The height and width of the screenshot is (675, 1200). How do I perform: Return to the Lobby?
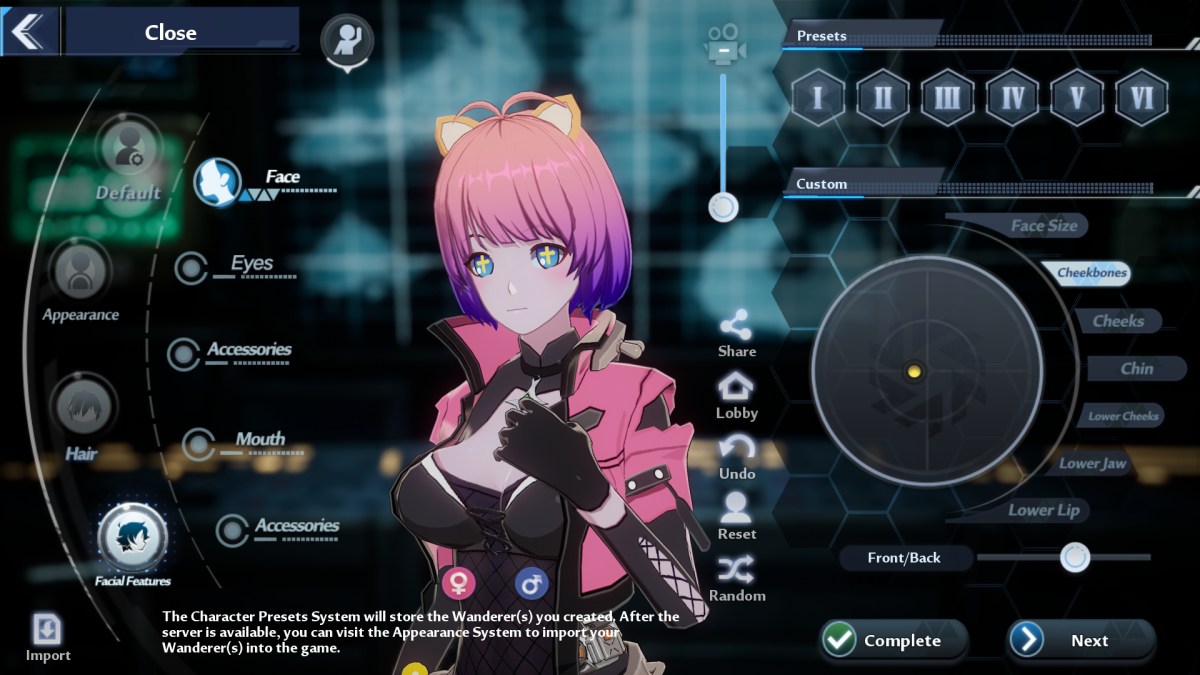coord(737,395)
